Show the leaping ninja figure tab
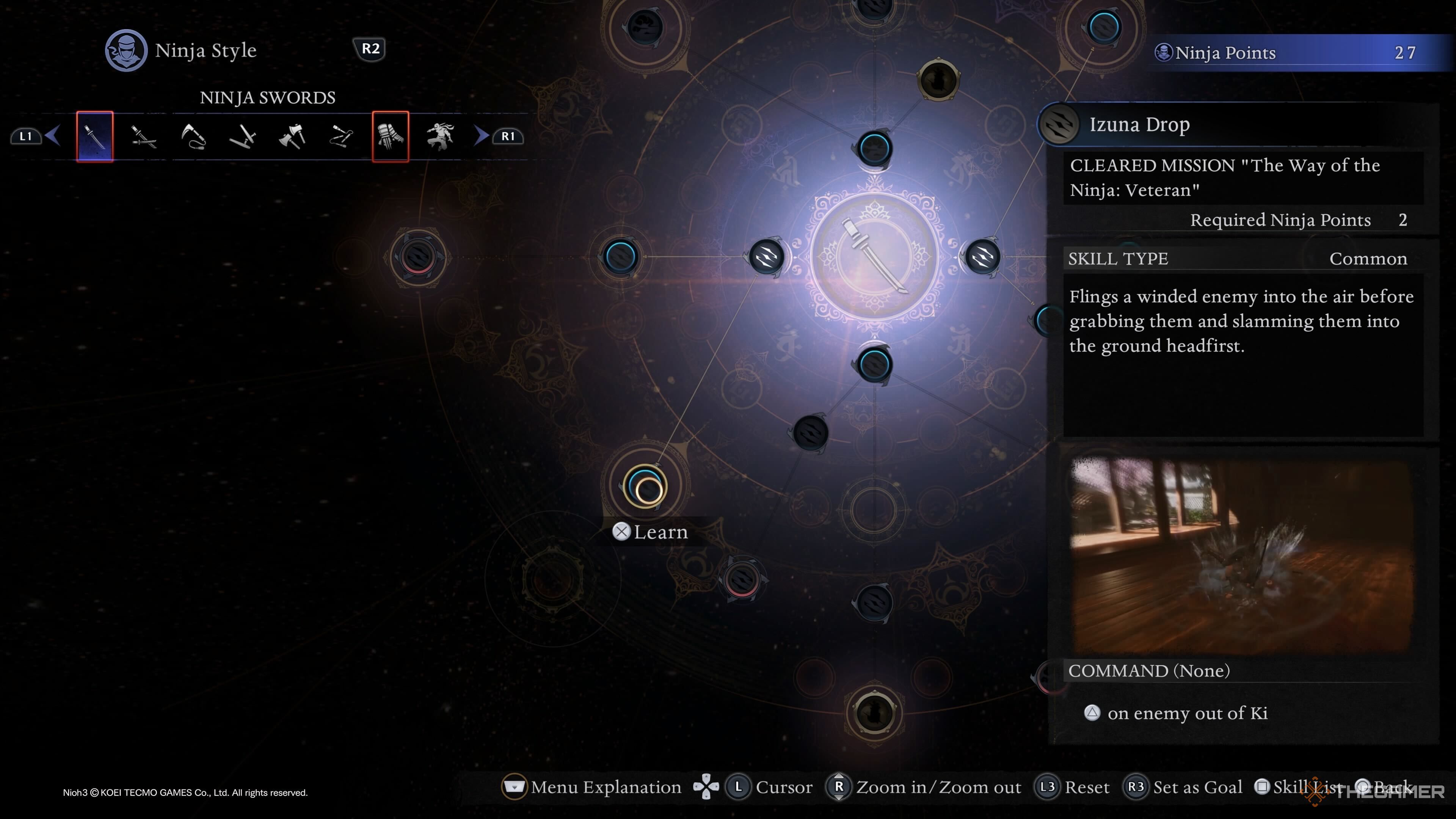1456x819 pixels. (440, 136)
